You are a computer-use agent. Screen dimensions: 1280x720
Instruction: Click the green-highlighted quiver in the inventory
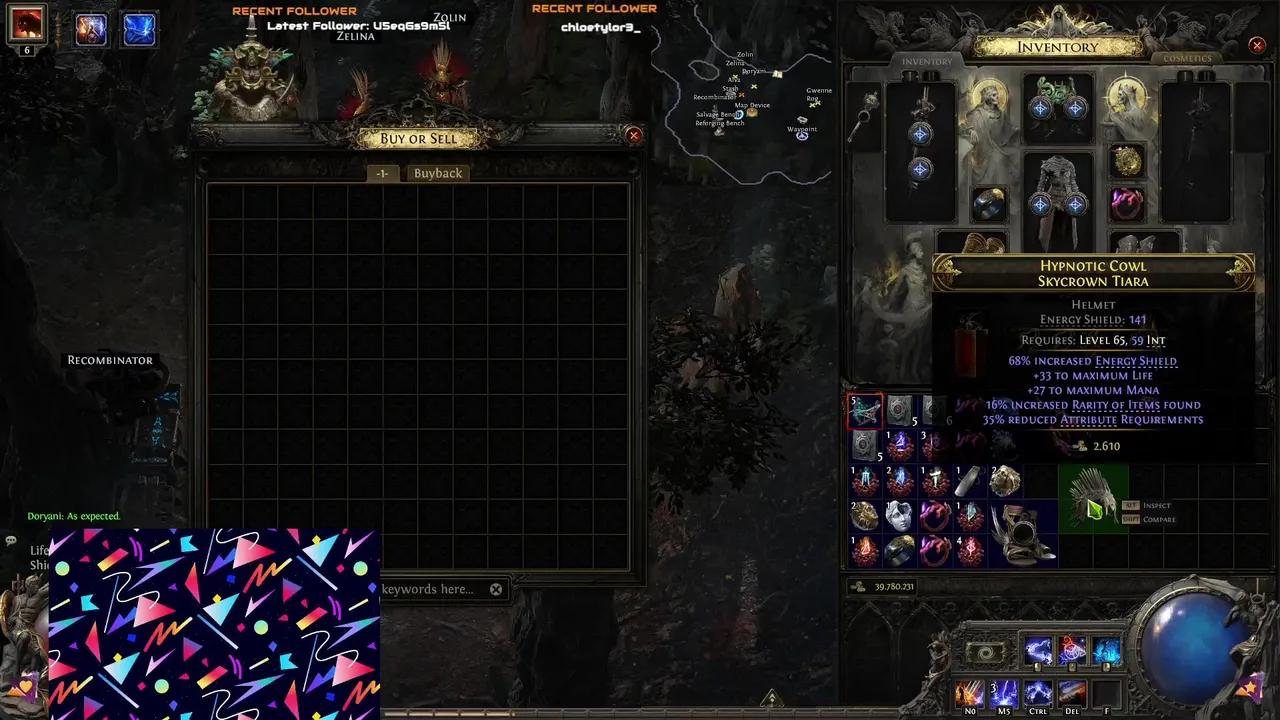pos(1092,500)
